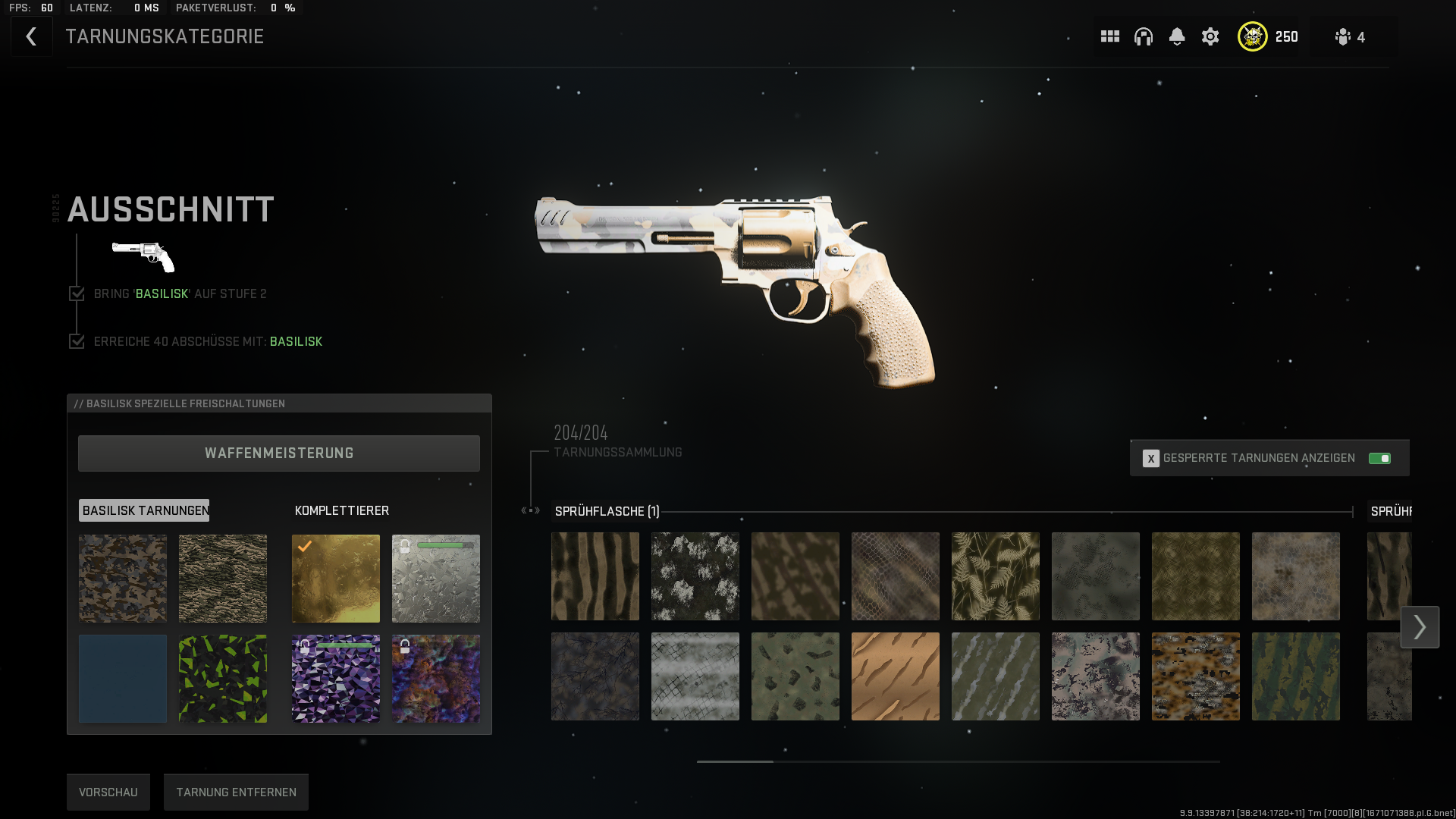1456x819 pixels.
Task: Remove camo with Tarnung Entfernen
Action: pos(237,792)
